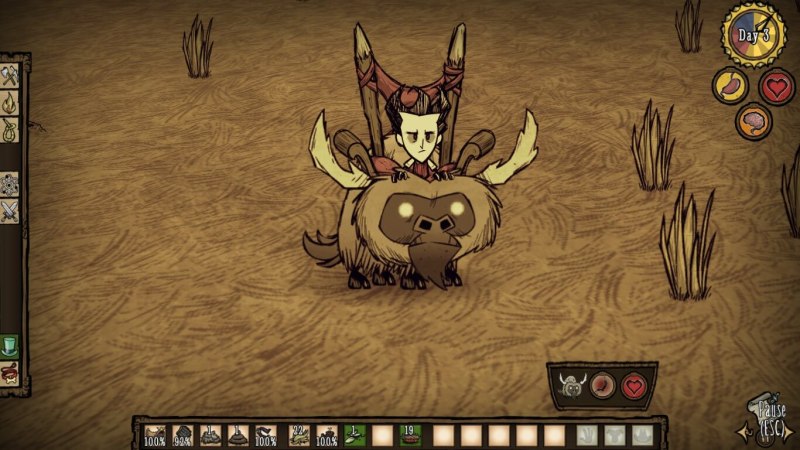The width and height of the screenshot is (800, 450).
Task: Show the Science crafting tab with atom icon
Action: 10,184
